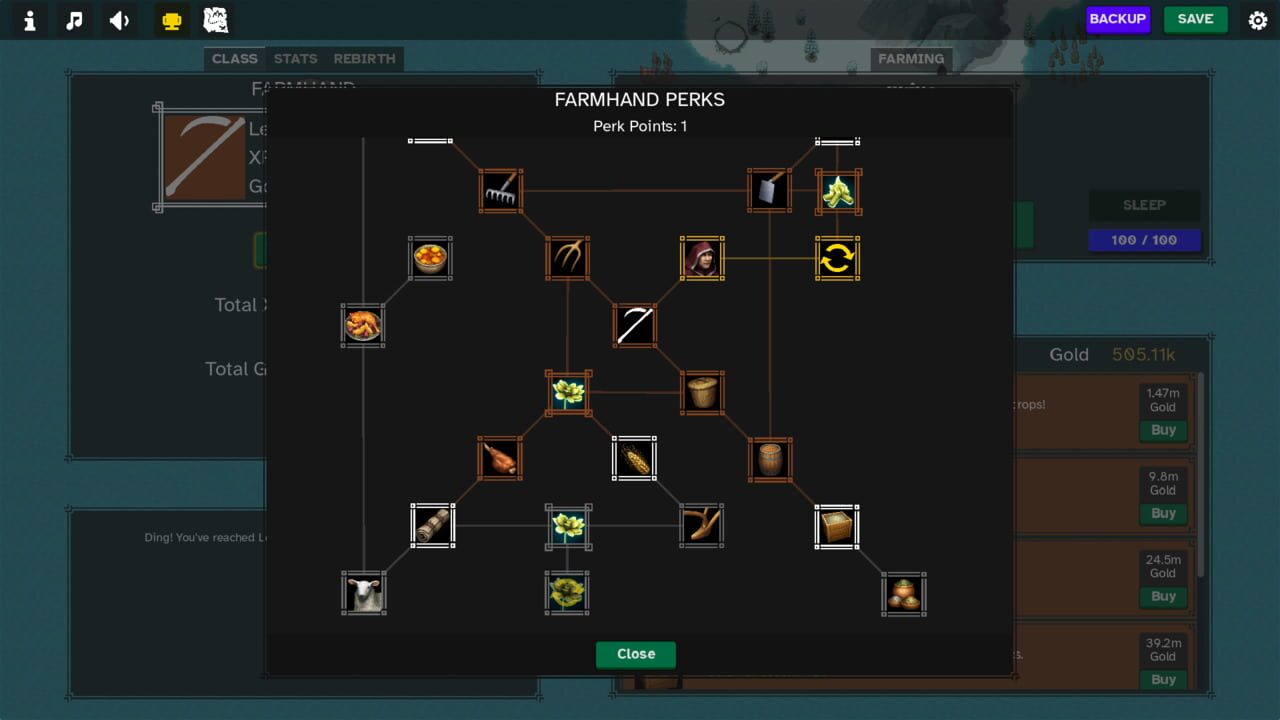1280x720 pixels.
Task: Click the 100/100 energy bar
Action: [x=1144, y=240]
